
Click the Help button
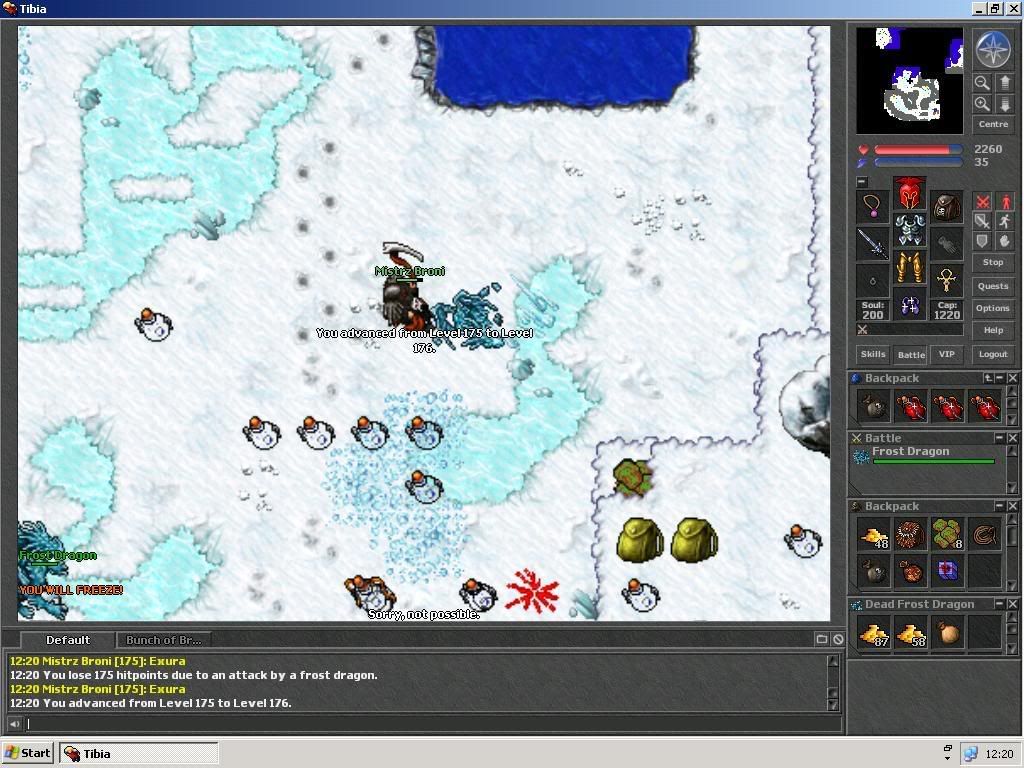[992, 330]
